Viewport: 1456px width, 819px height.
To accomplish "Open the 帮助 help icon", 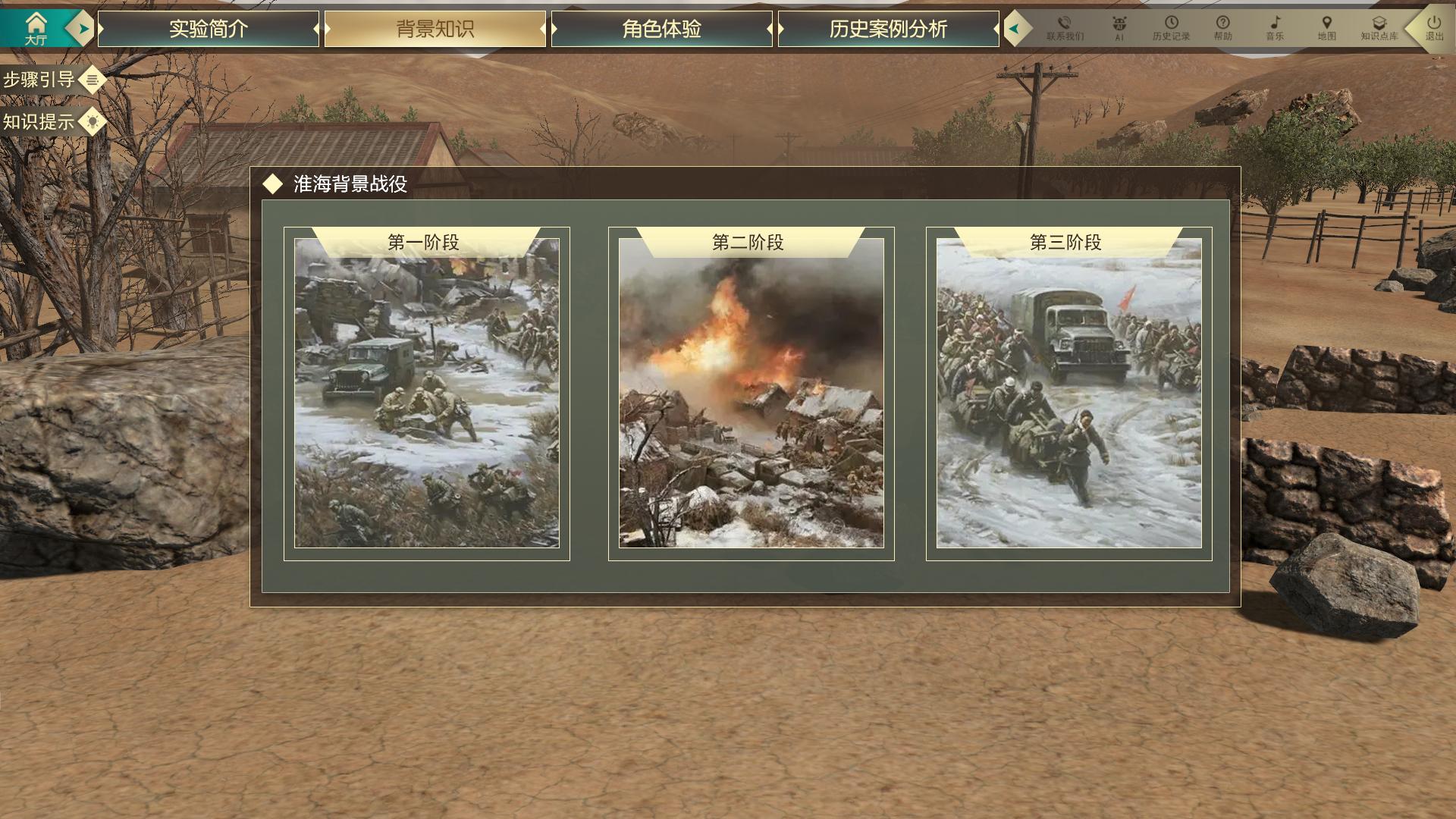I will pyautogui.click(x=1222, y=28).
